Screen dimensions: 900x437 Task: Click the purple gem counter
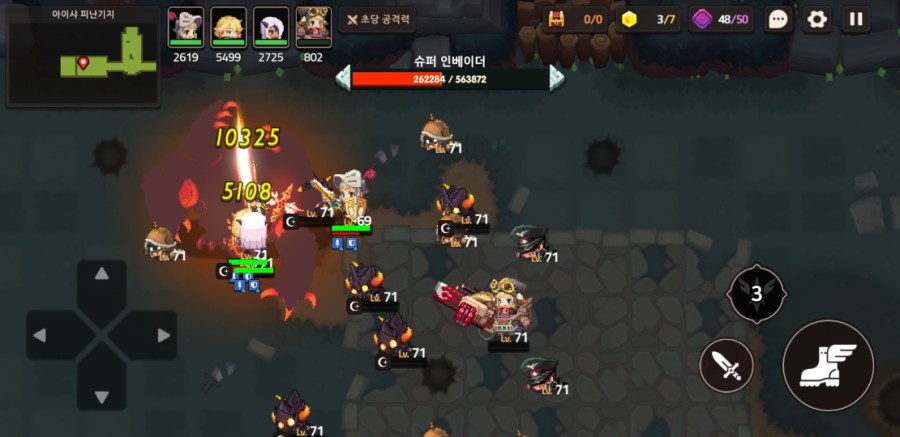(x=720, y=19)
